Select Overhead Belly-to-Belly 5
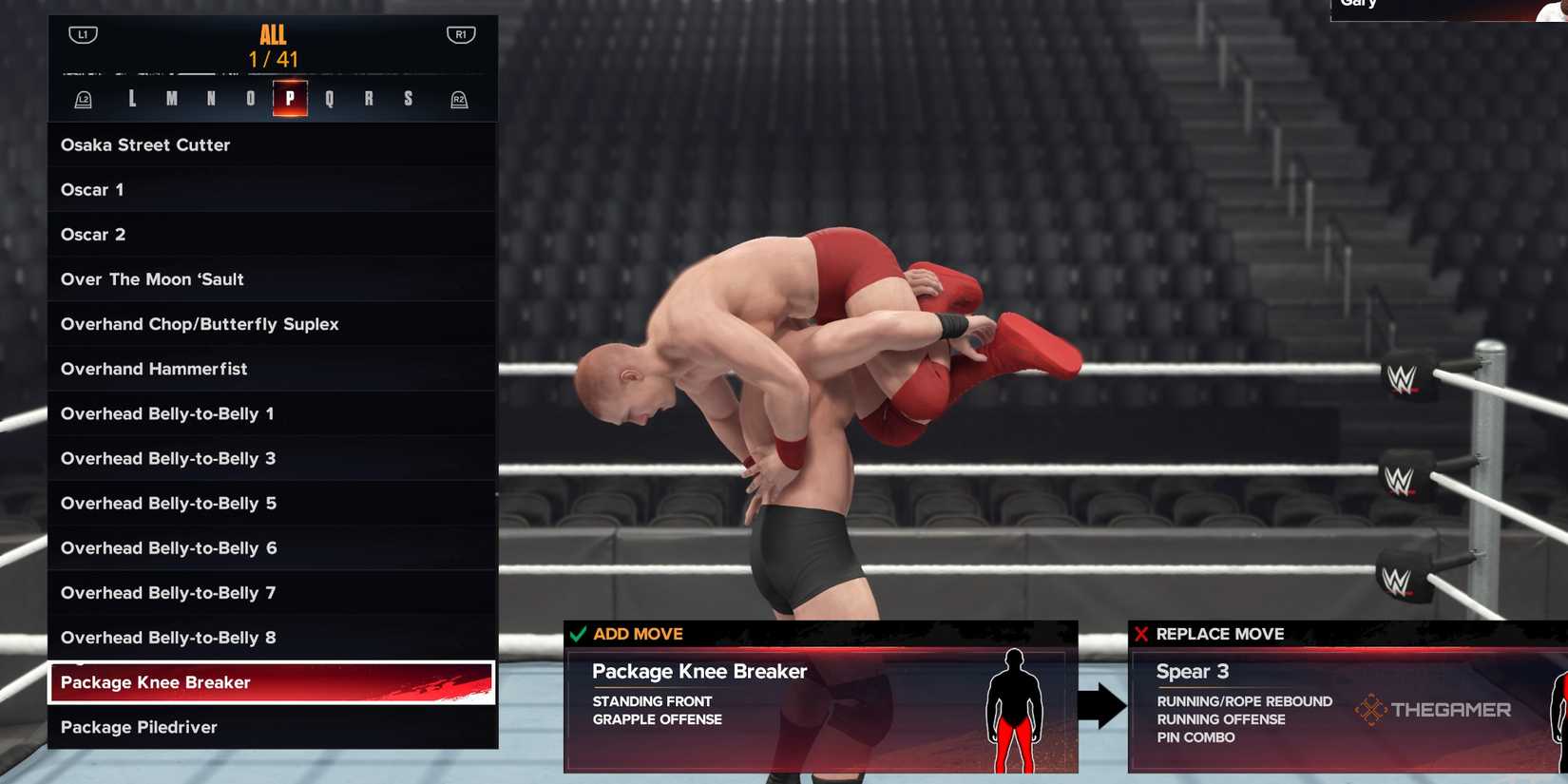The image size is (1568, 784). (x=168, y=503)
